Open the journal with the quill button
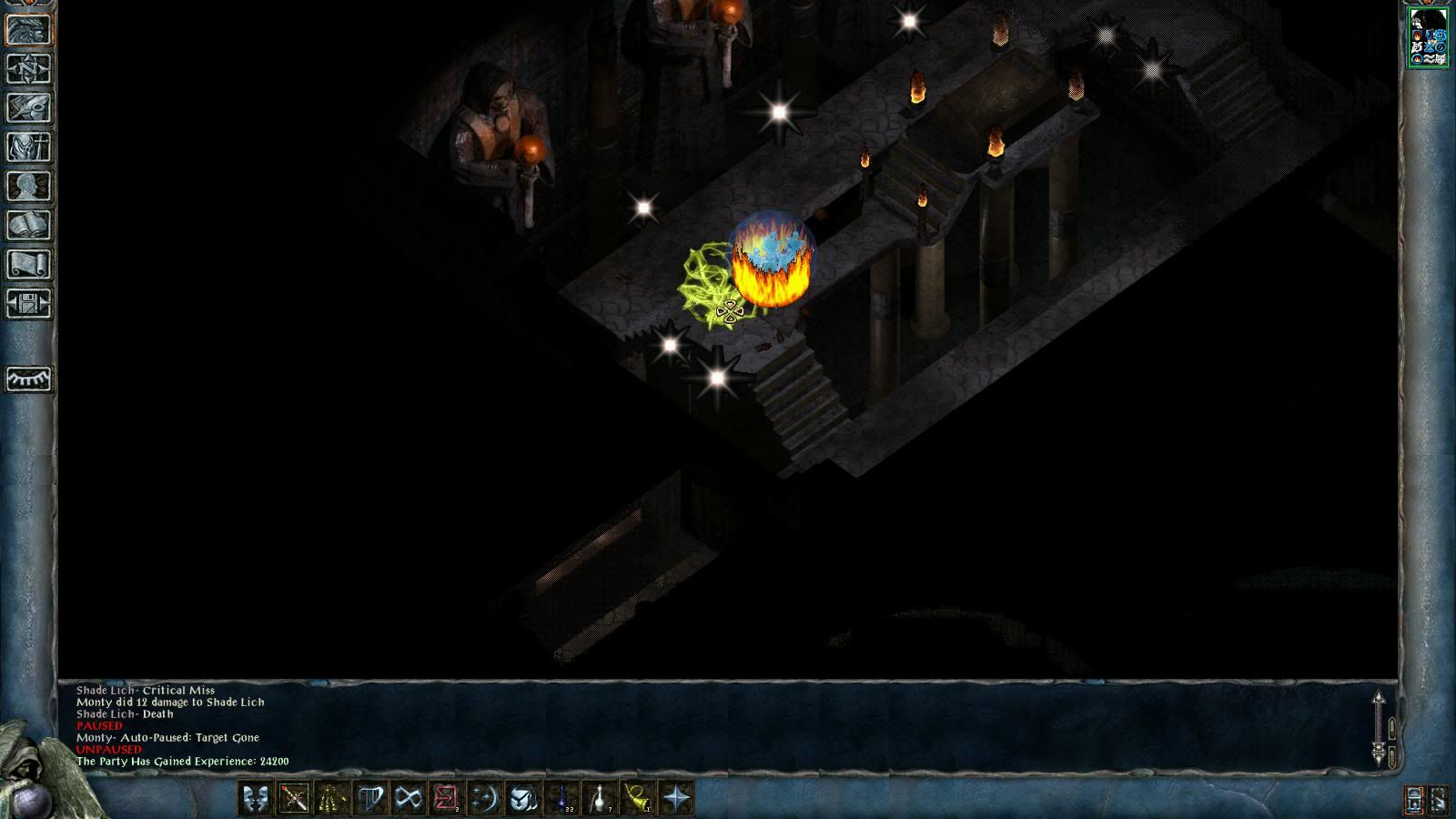This screenshot has height=819, width=1456. [x=29, y=108]
